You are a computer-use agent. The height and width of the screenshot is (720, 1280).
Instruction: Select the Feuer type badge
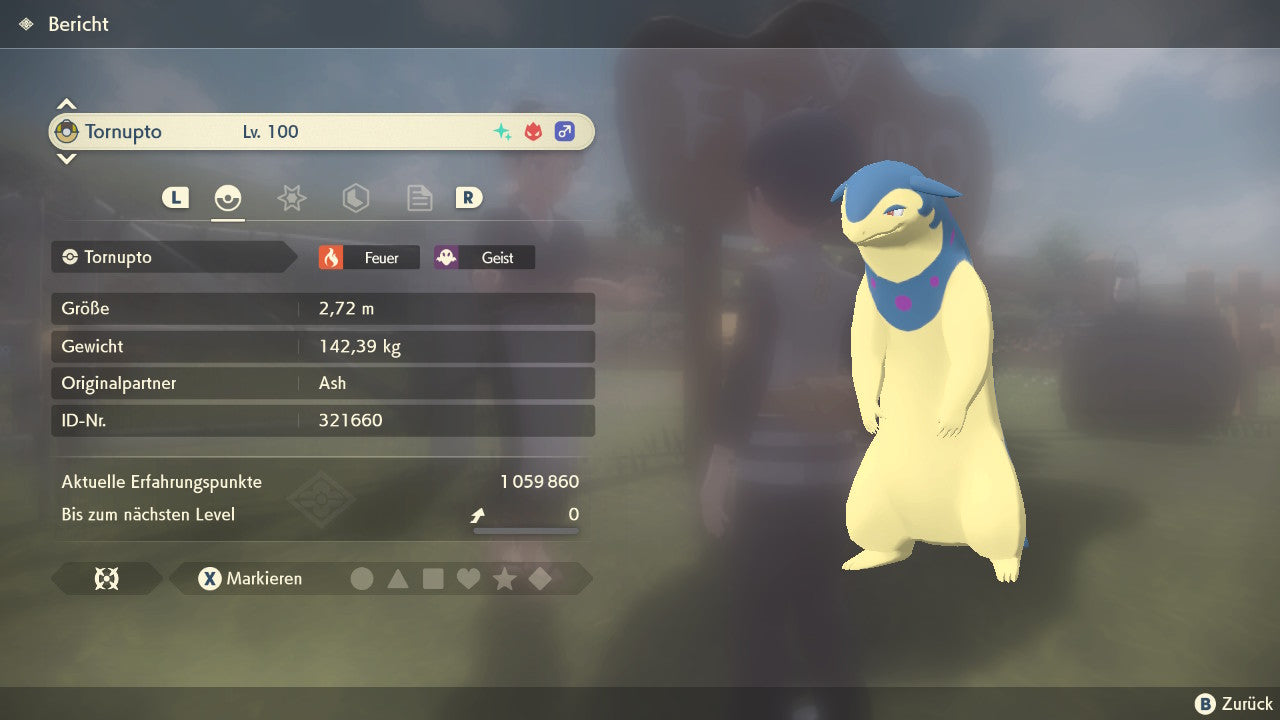[369, 258]
